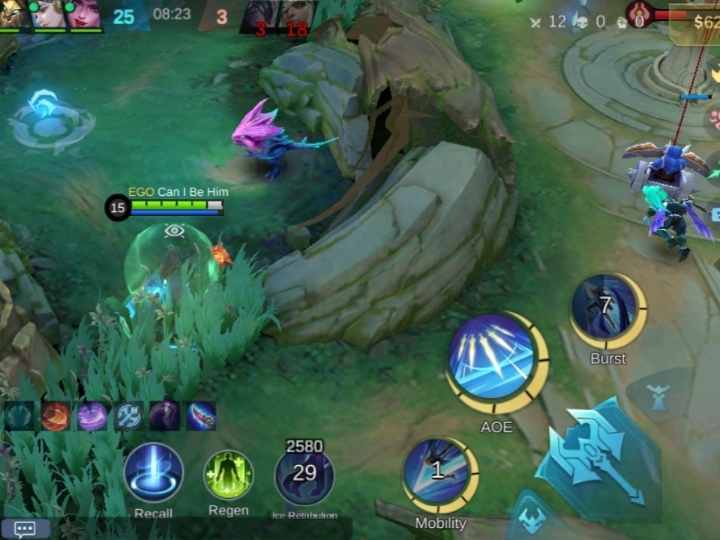720x540 pixels.
Task: Cast Ice Retribution spell
Action: click(304, 475)
